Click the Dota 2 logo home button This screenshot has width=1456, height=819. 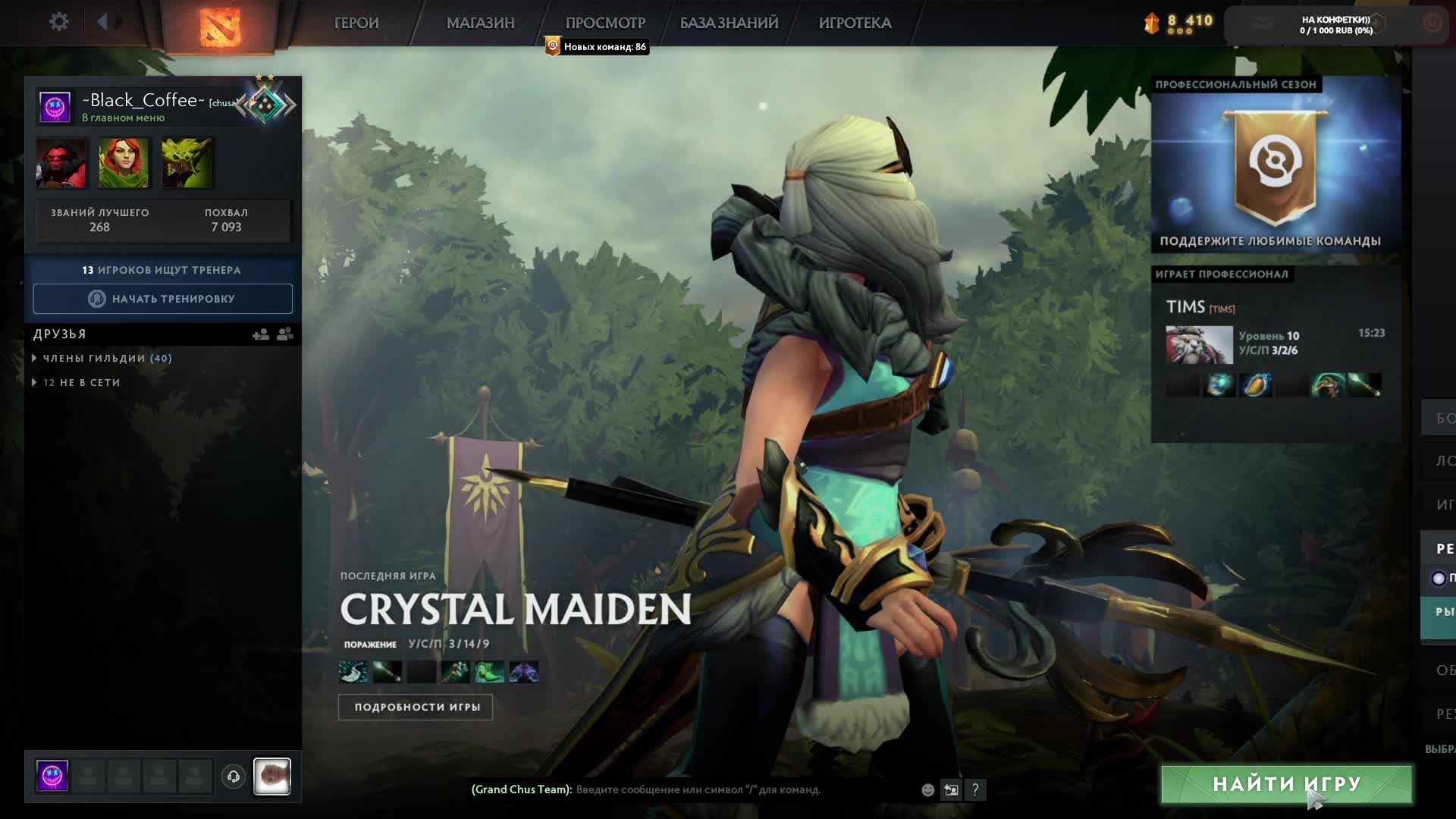(219, 27)
